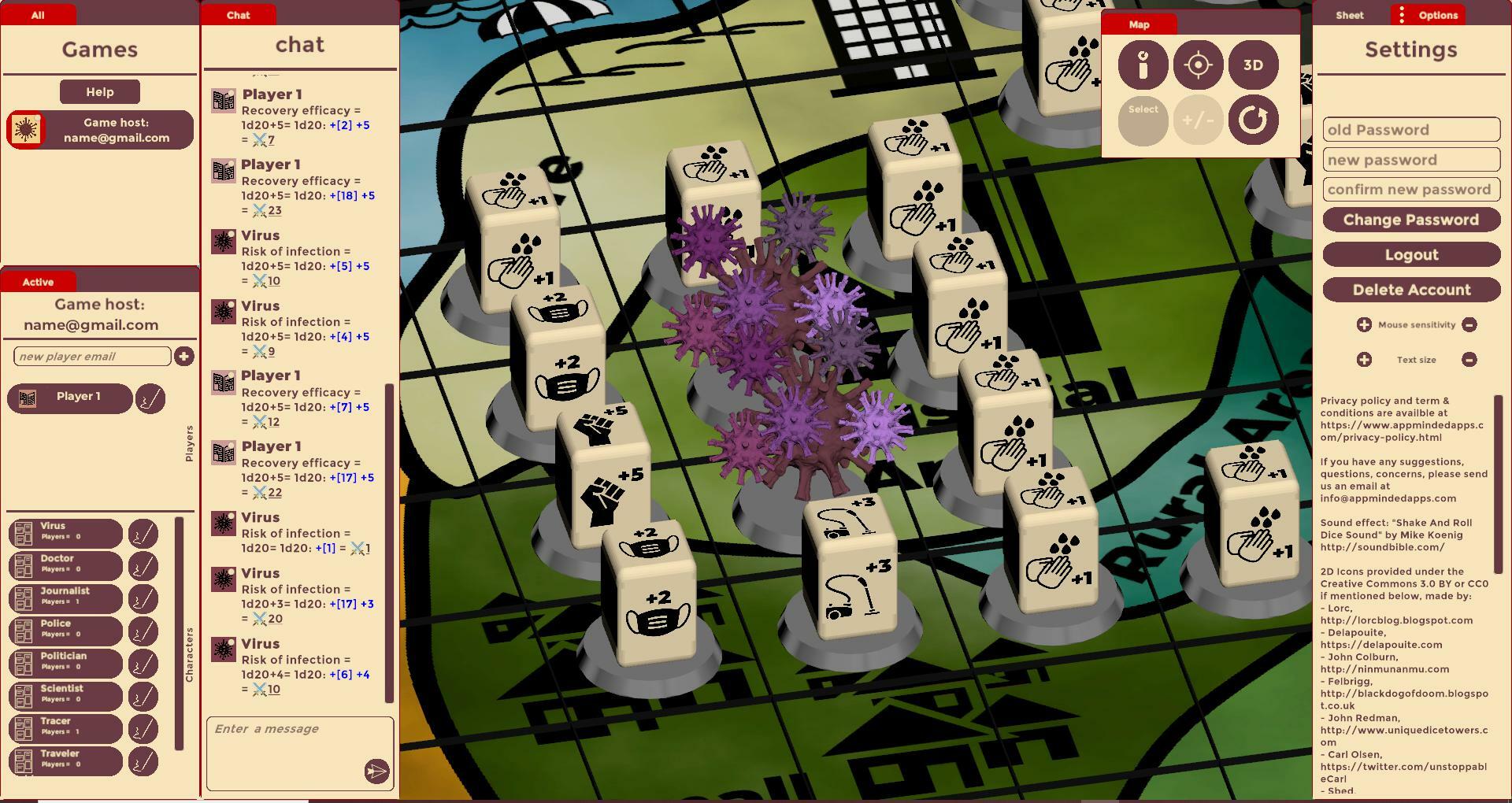The width and height of the screenshot is (1512, 803).
Task: Click the pencil icon beside Player 1
Action: coord(150,398)
